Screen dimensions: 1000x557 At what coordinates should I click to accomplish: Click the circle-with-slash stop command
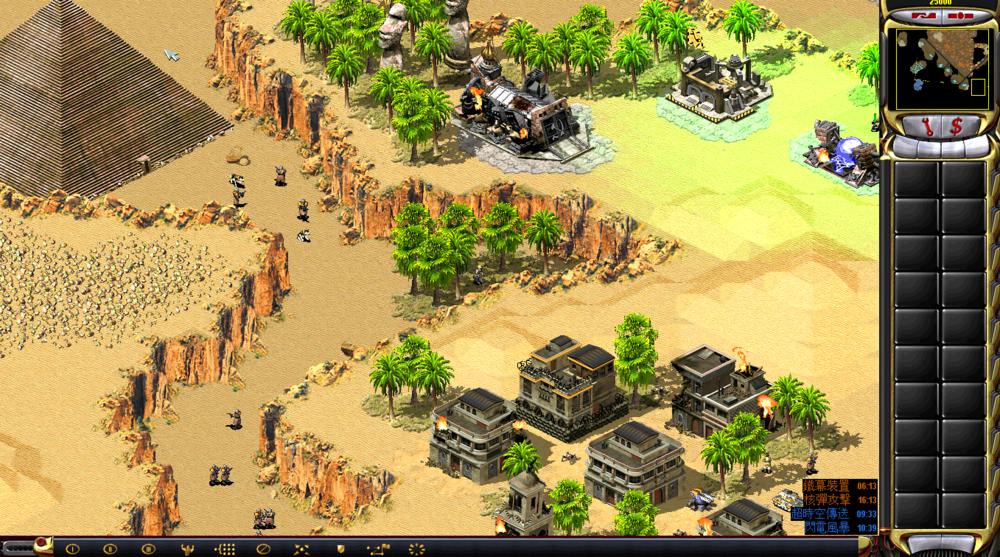(264, 549)
